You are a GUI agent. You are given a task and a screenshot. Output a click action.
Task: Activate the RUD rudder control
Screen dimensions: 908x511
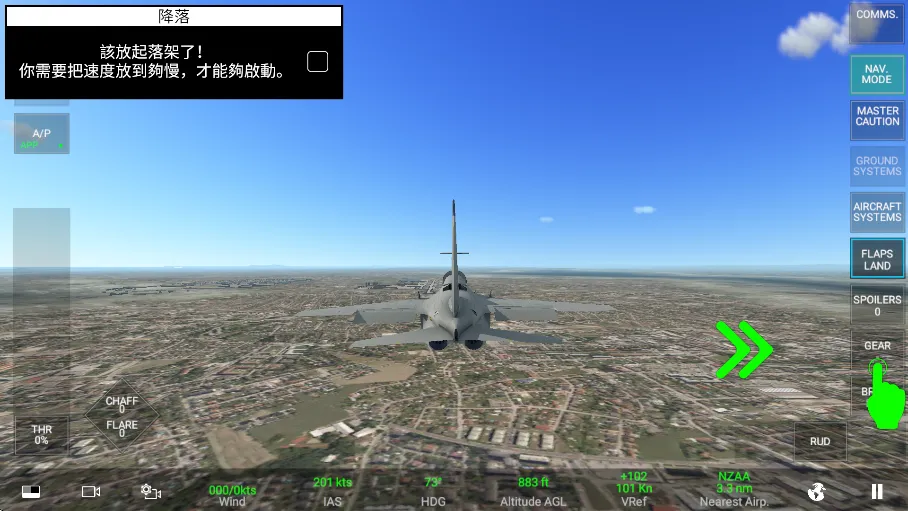820,441
